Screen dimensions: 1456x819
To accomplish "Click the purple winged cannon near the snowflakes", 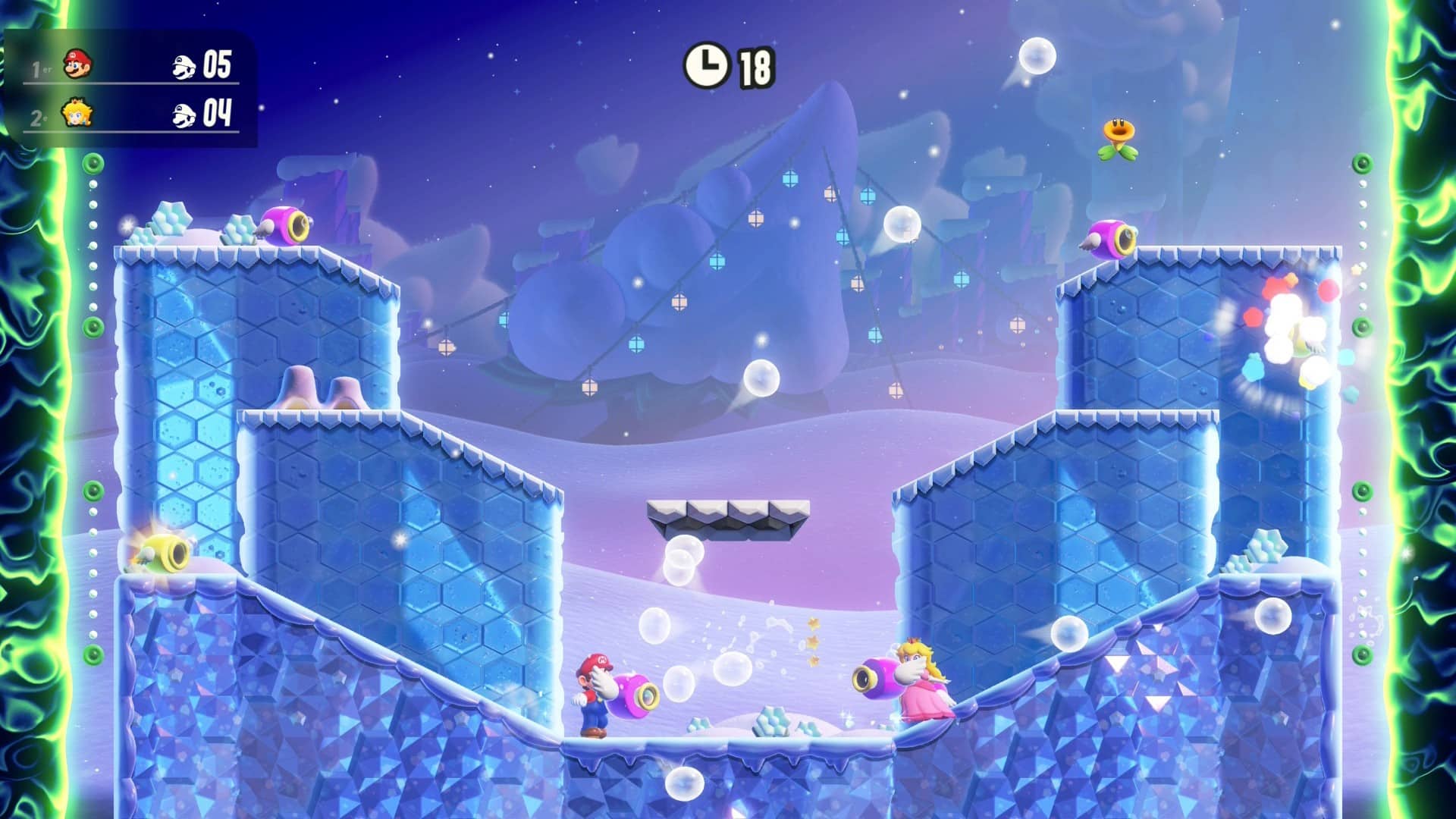I will (x=284, y=225).
